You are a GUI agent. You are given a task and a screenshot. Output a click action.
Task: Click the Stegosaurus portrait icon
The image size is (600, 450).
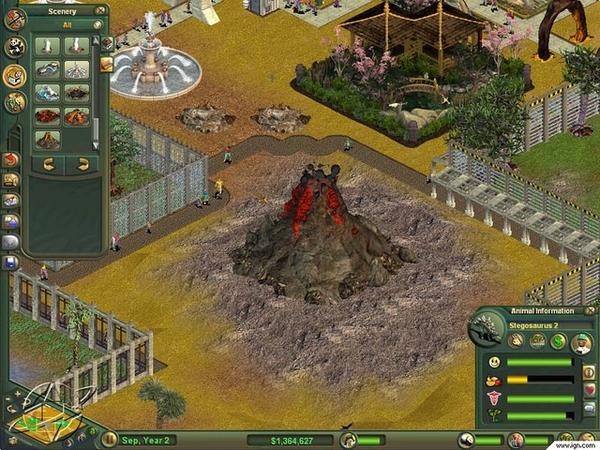[x=483, y=330]
